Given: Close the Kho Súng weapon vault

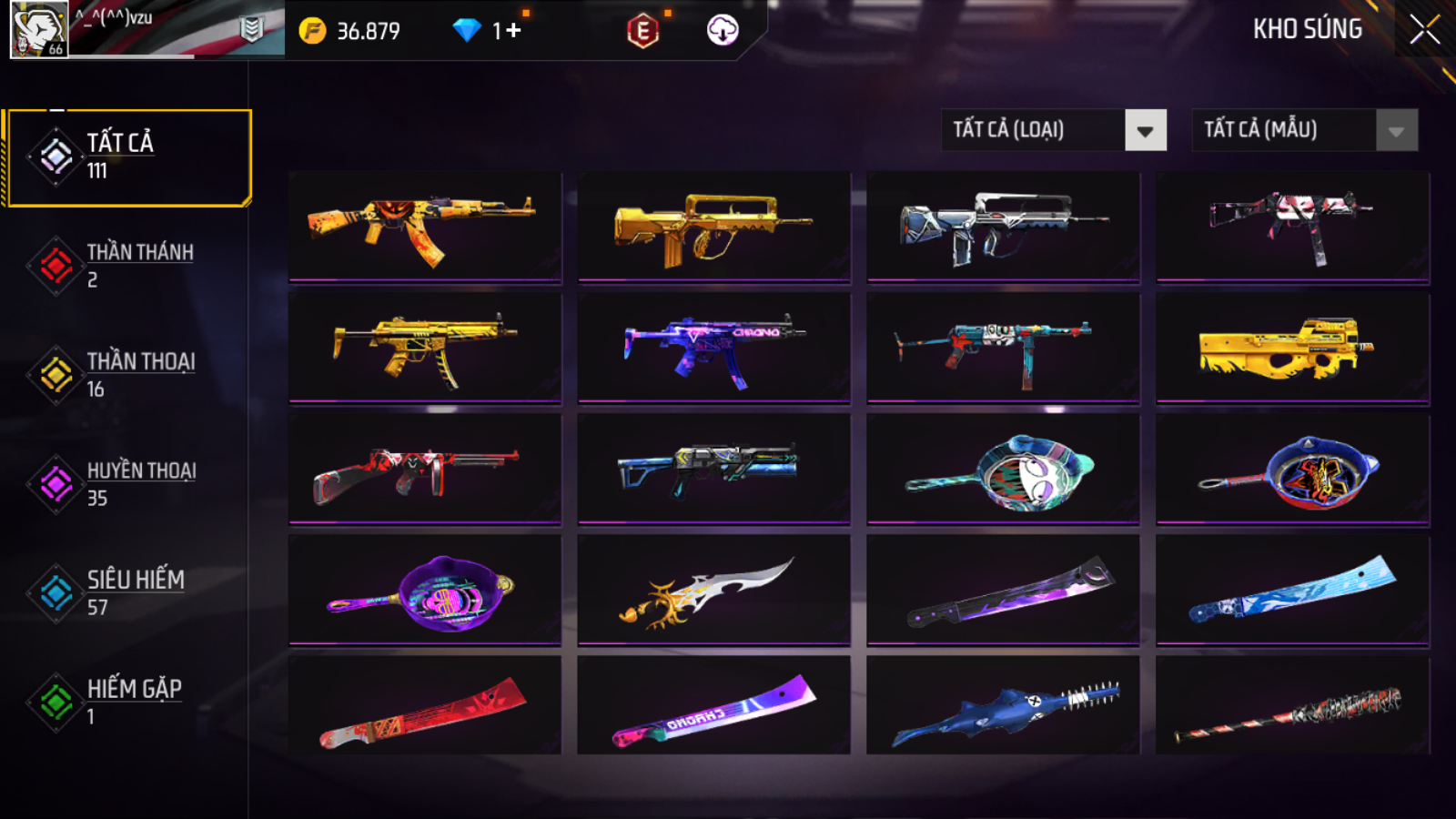Looking at the screenshot, I should pyautogui.click(x=1425, y=30).
